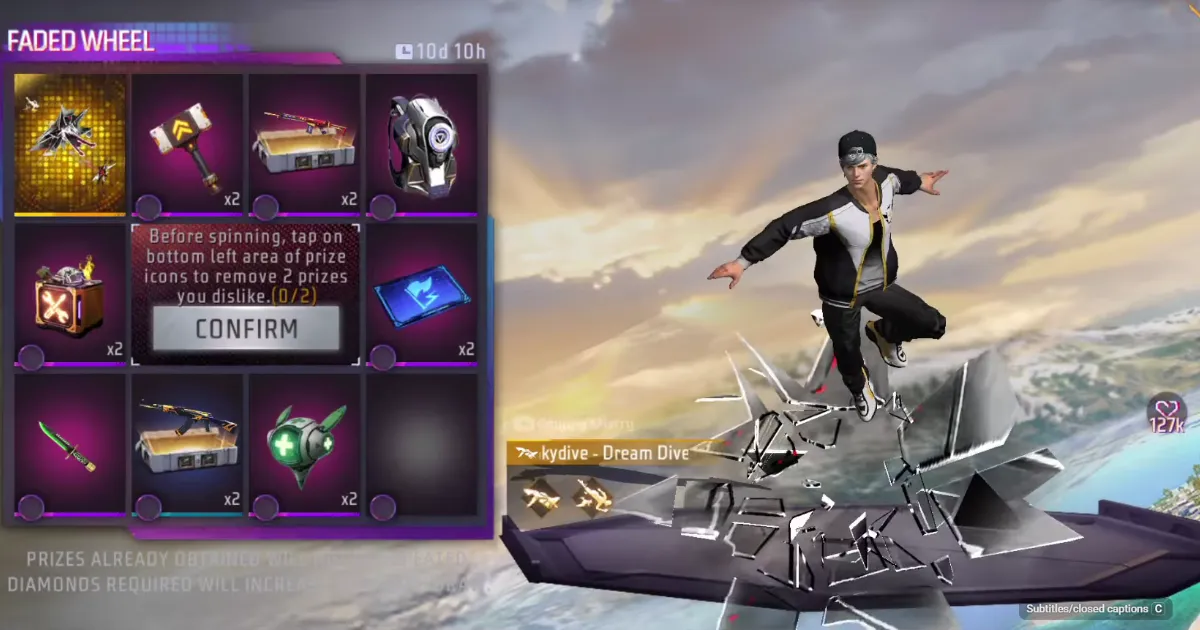Select the green knife prize tile

coord(70,445)
